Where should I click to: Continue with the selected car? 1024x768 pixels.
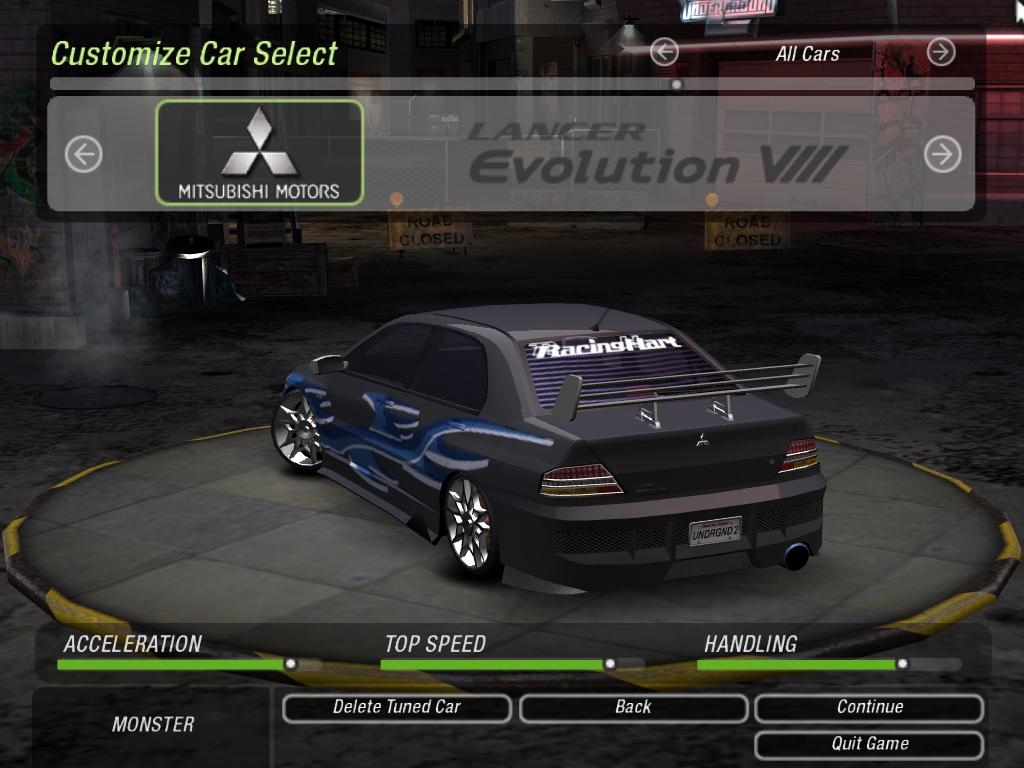(869, 708)
